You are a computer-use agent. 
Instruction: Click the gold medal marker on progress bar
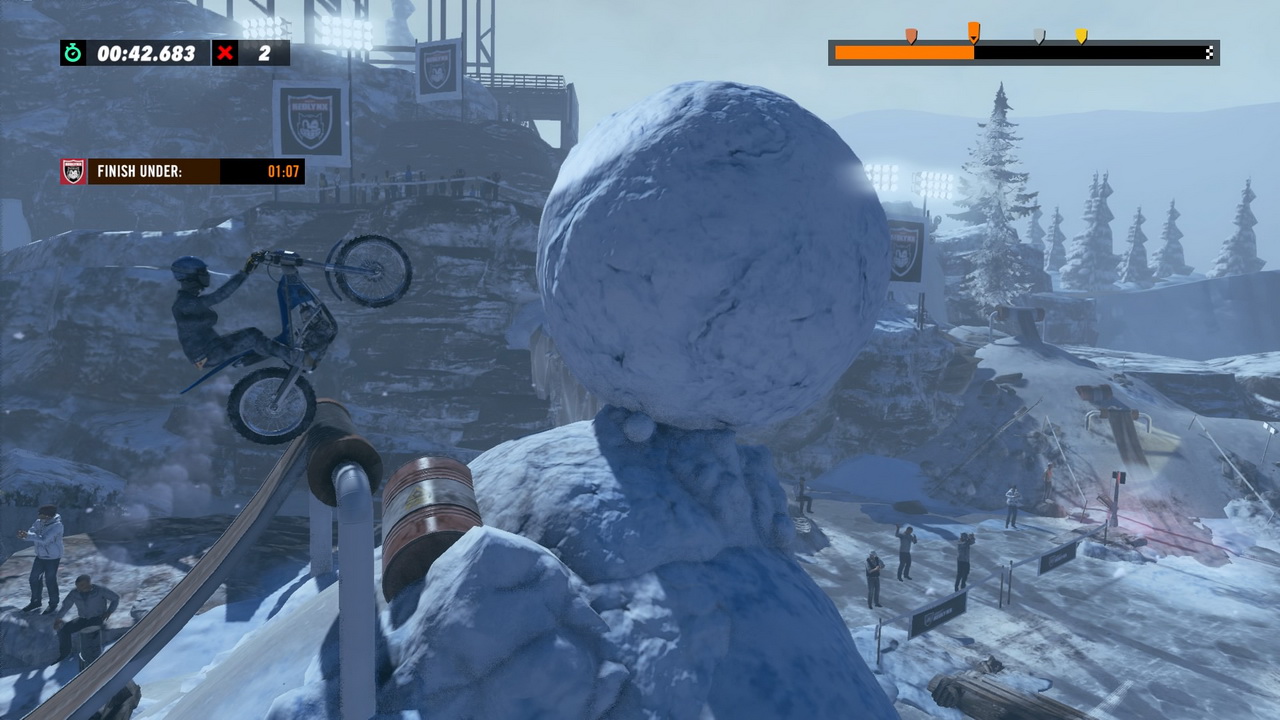[1081, 37]
